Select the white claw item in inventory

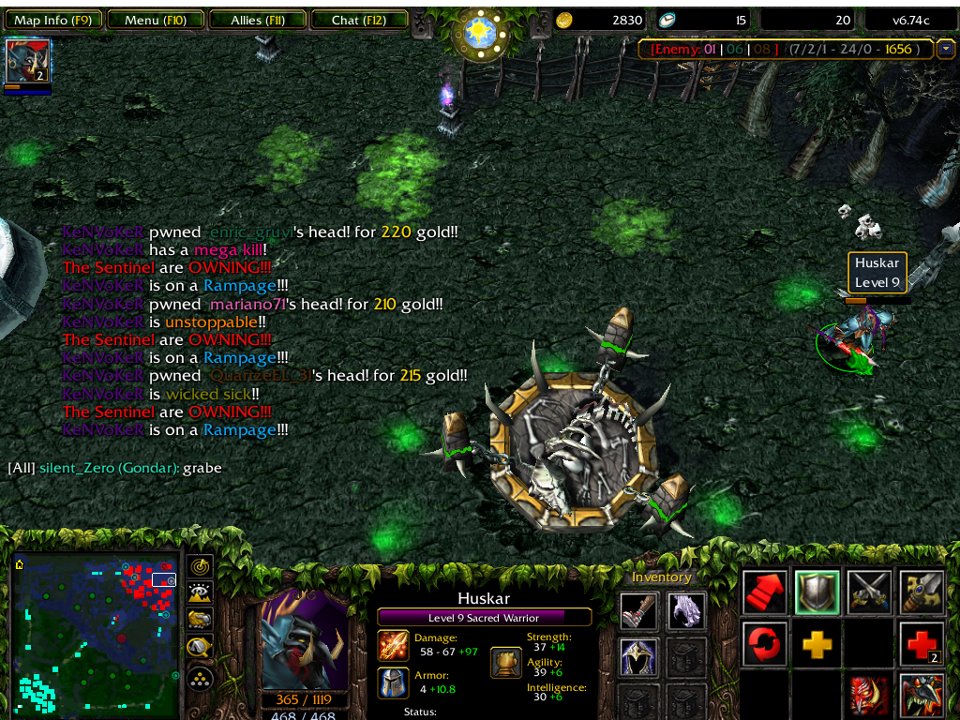point(686,610)
